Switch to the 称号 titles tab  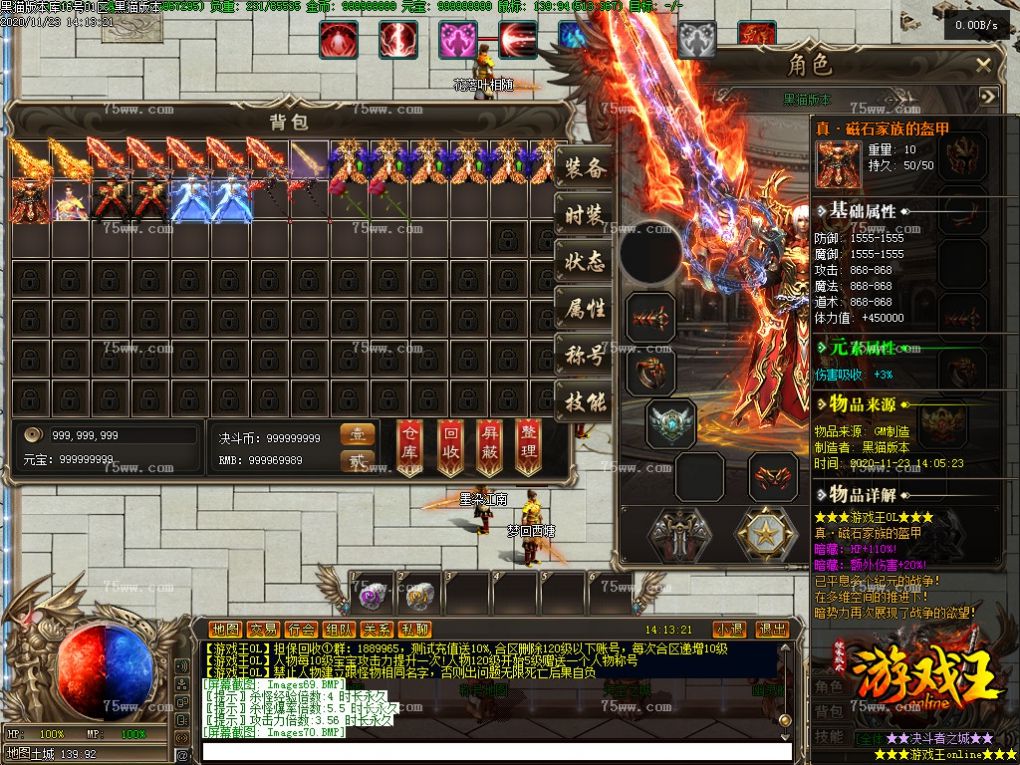tap(584, 356)
